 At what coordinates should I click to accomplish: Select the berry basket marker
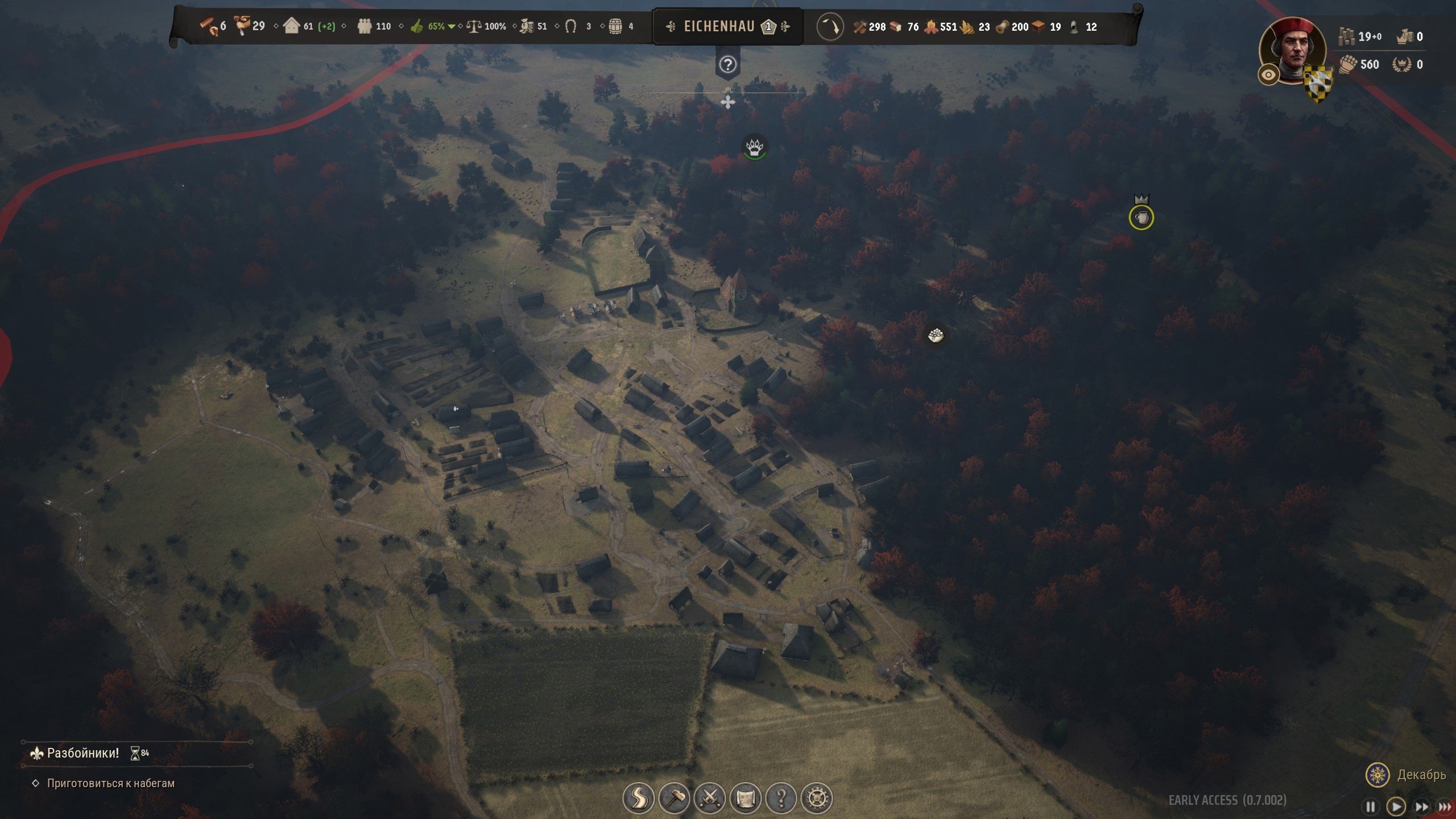936,335
